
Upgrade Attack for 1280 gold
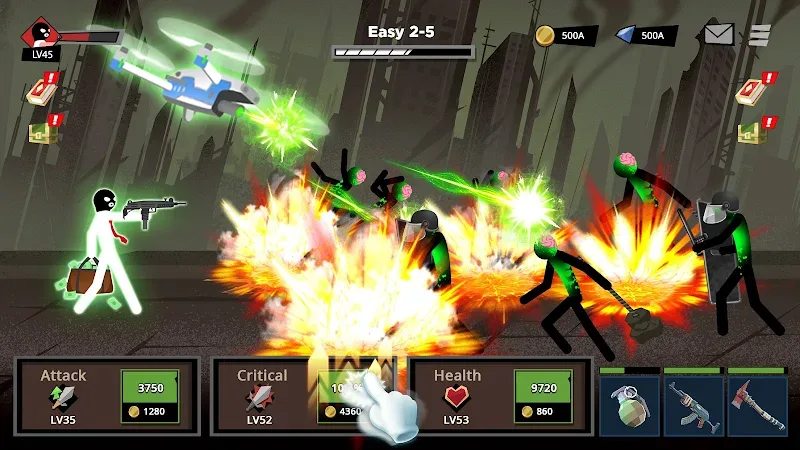[x=149, y=397]
